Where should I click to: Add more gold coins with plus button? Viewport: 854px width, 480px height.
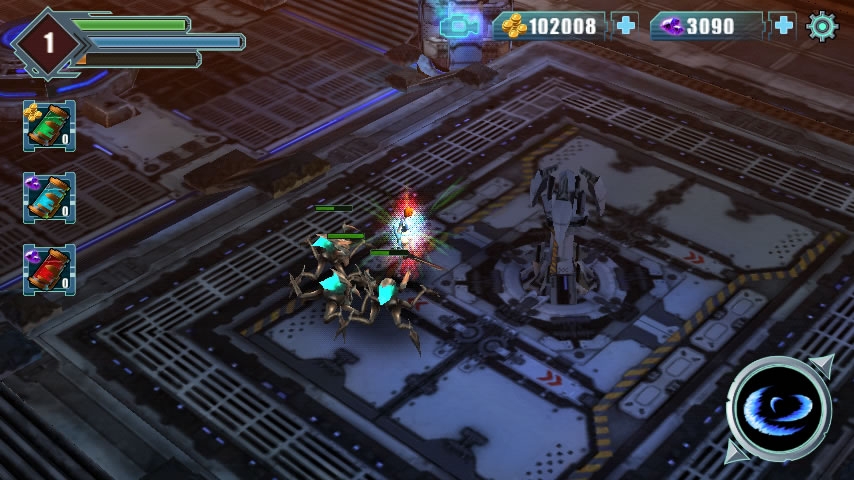click(x=626, y=26)
